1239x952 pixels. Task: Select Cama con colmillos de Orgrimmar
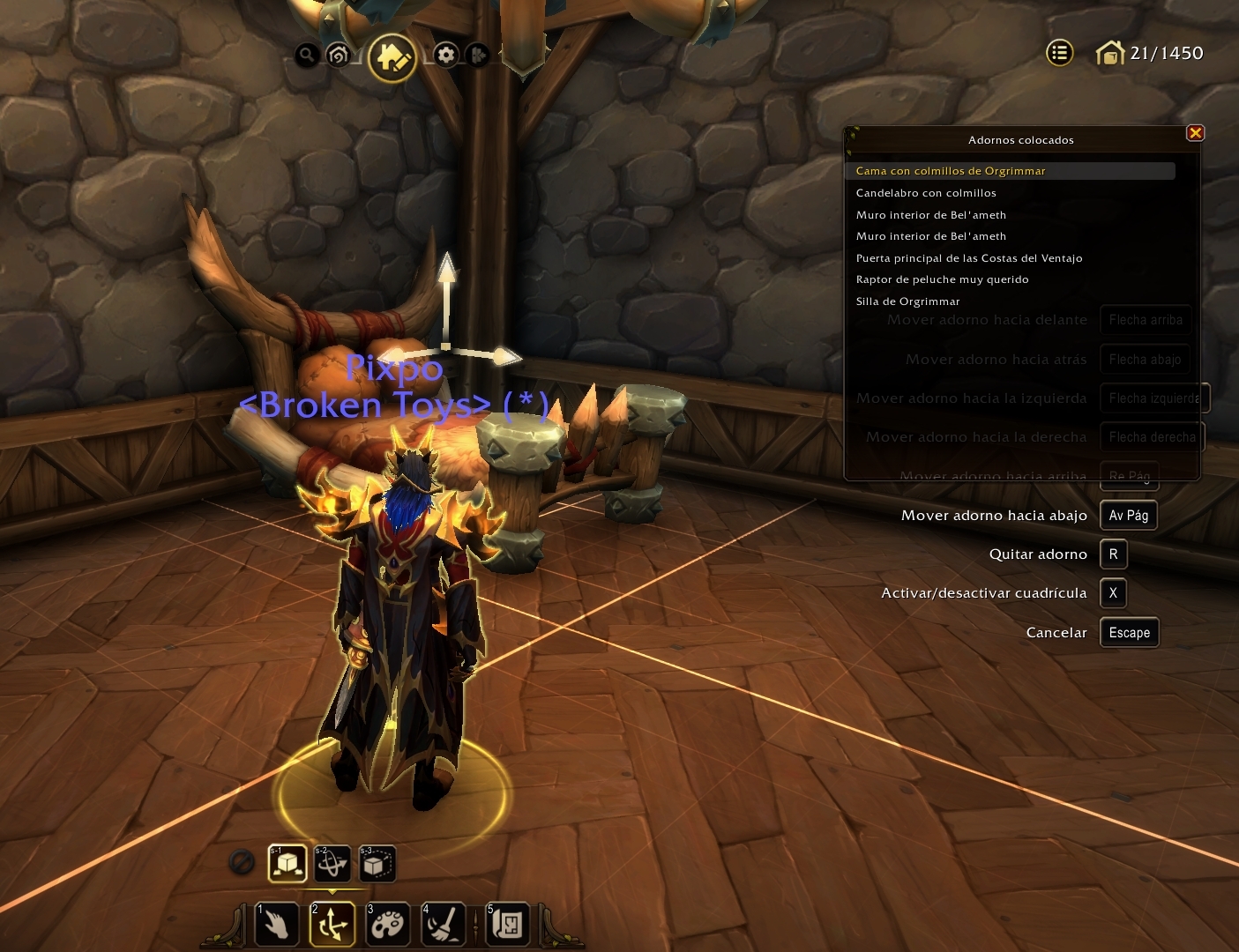951,171
